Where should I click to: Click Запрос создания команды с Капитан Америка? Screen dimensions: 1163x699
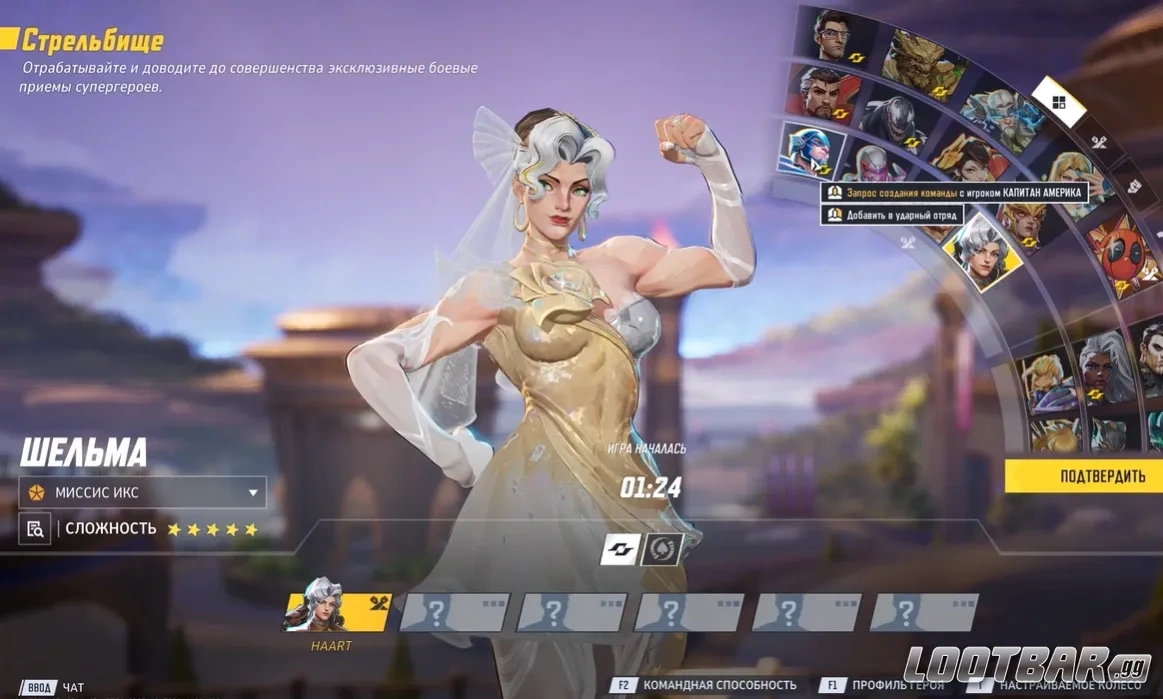pyautogui.click(x=955, y=192)
